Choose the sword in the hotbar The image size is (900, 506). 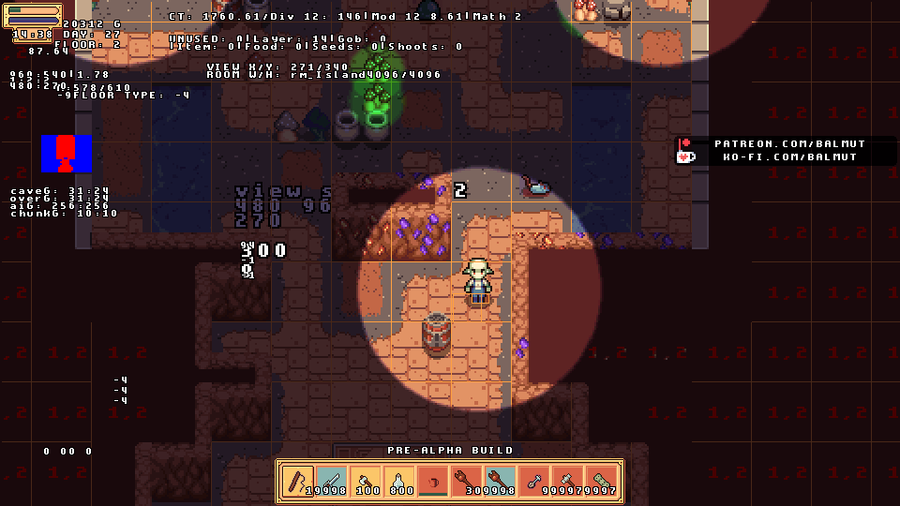pyautogui.click(x=331, y=481)
